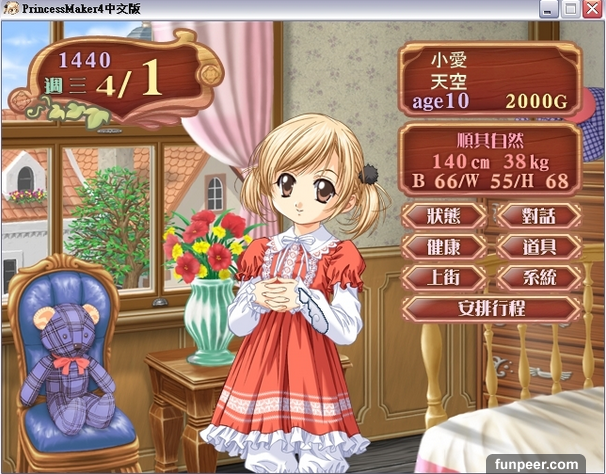Minimize the PrincessMaker4 window

549,9
